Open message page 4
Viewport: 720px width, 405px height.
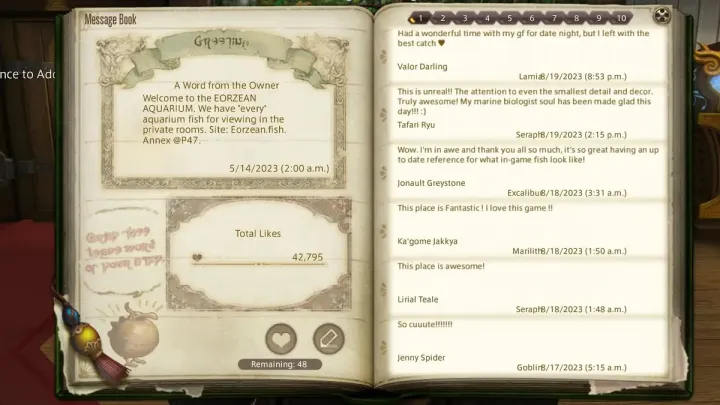(x=487, y=18)
